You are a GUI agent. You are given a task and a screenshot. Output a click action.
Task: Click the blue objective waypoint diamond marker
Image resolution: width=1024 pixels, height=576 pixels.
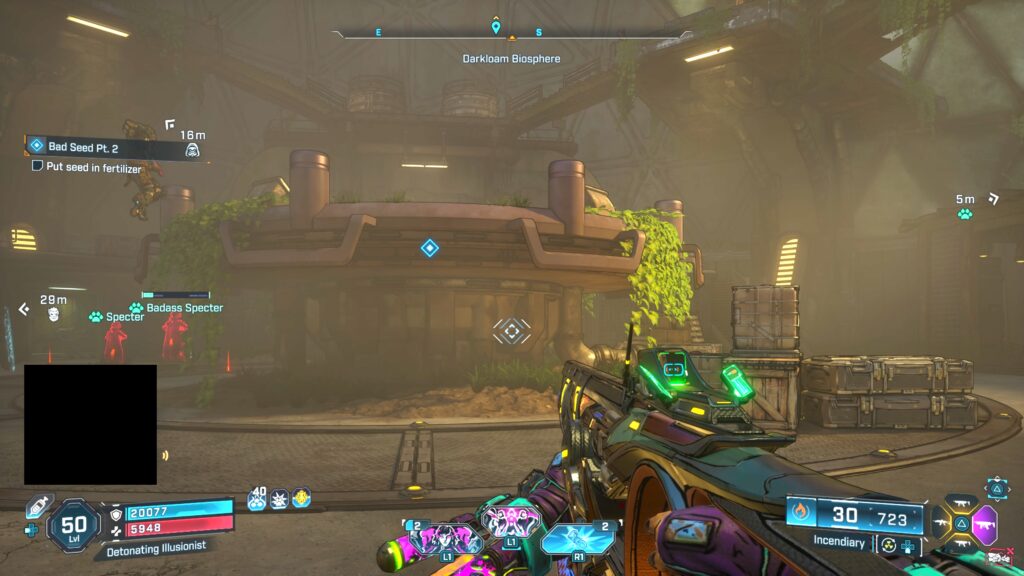(x=430, y=248)
